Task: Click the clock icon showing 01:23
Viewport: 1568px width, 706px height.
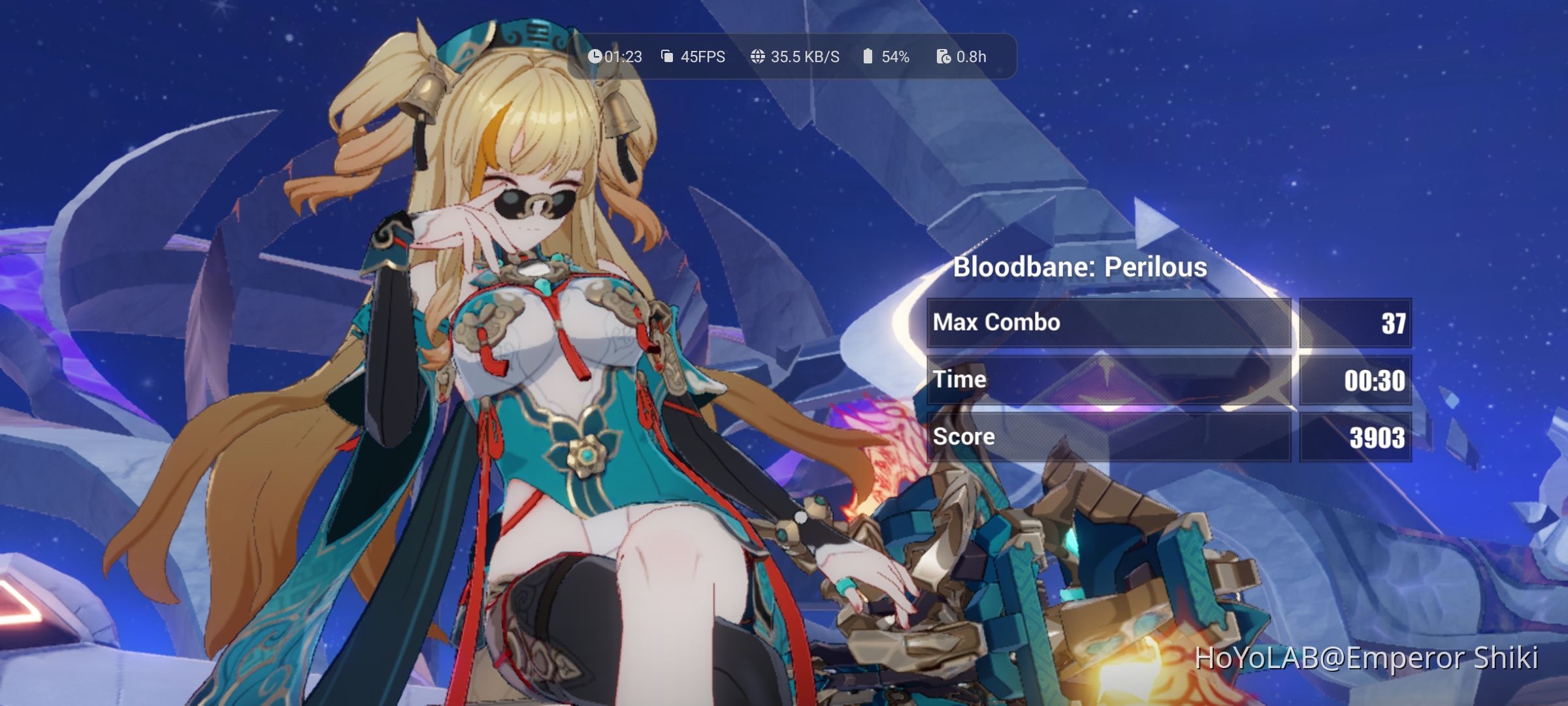Action: click(595, 57)
